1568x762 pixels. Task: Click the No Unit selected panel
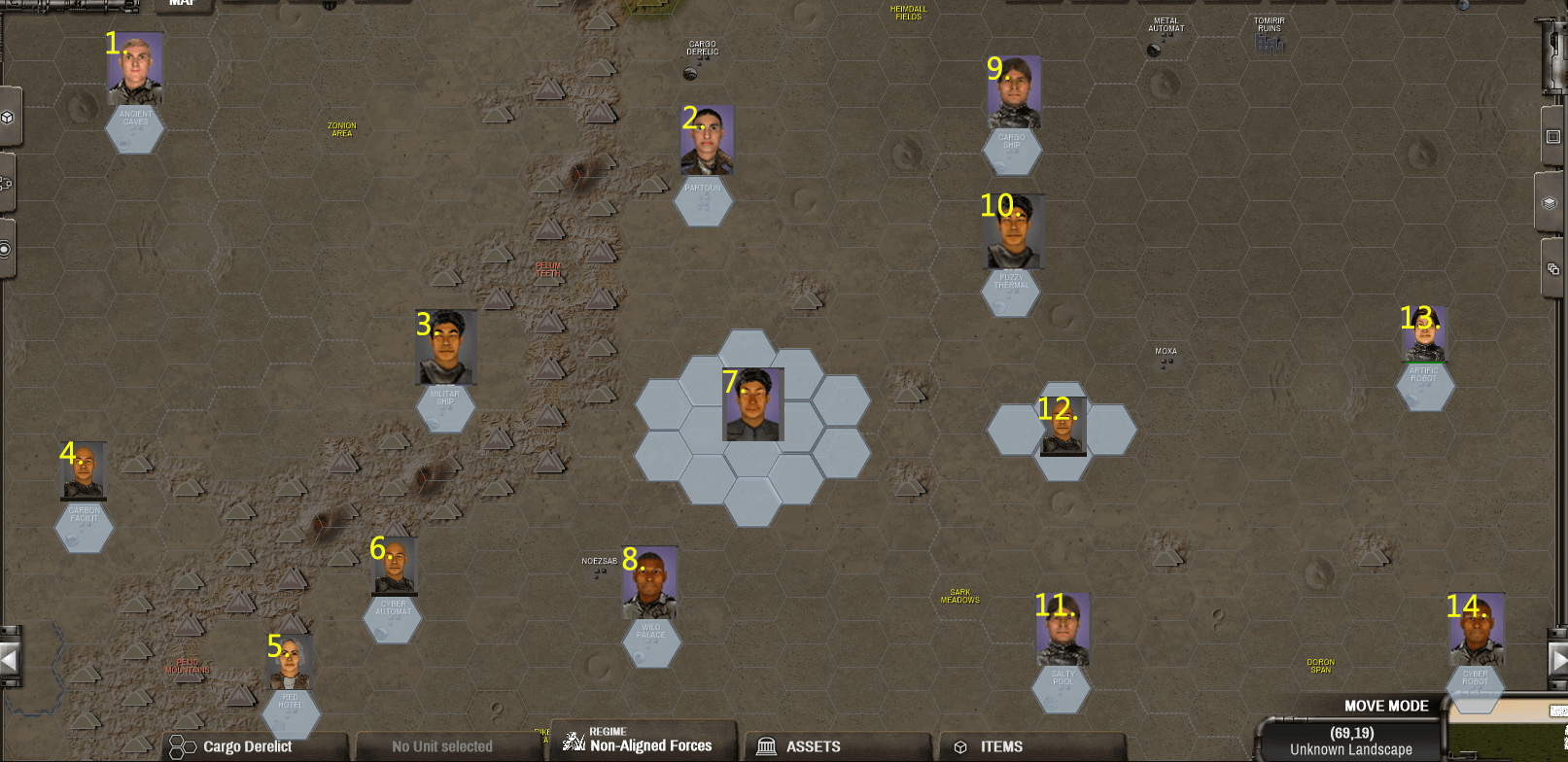442,746
